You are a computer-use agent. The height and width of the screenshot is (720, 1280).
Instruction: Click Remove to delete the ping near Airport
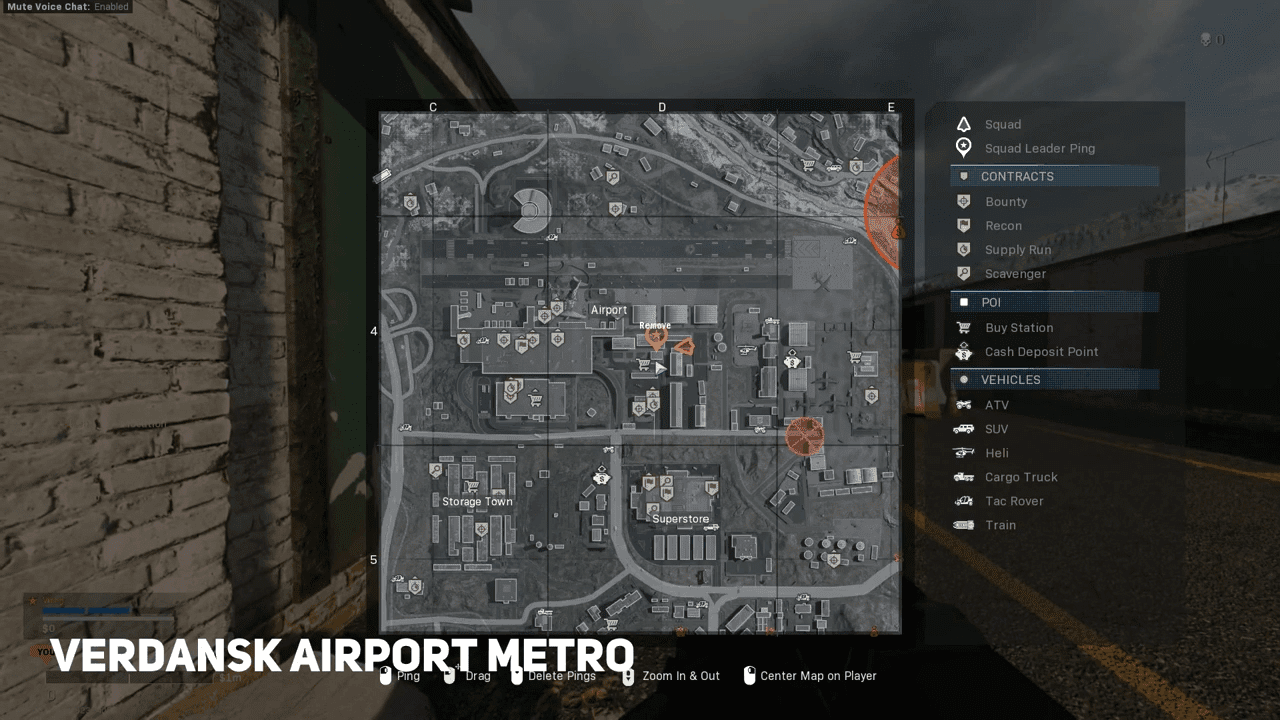point(657,325)
